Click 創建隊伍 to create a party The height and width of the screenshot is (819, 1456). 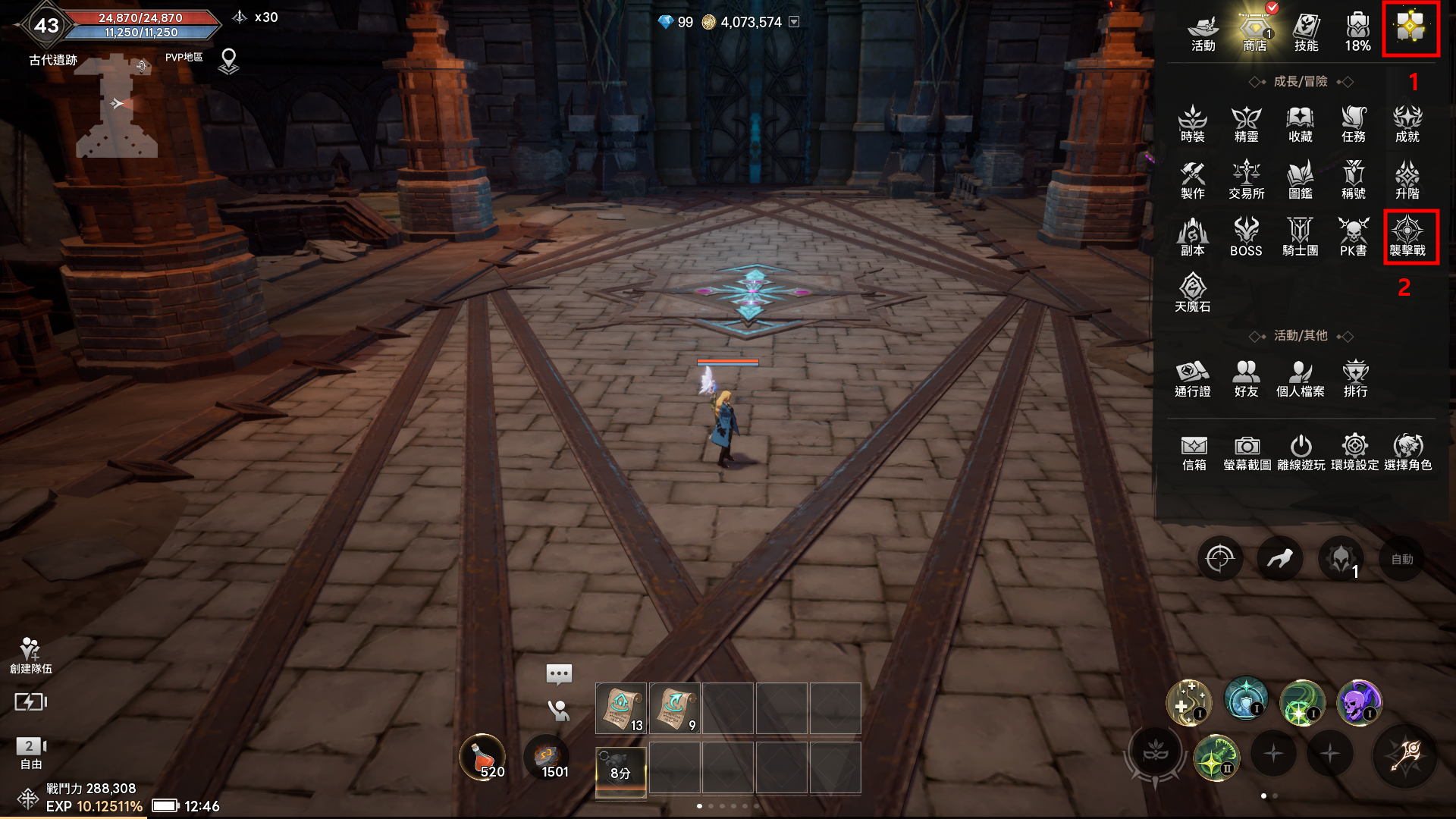point(30,655)
